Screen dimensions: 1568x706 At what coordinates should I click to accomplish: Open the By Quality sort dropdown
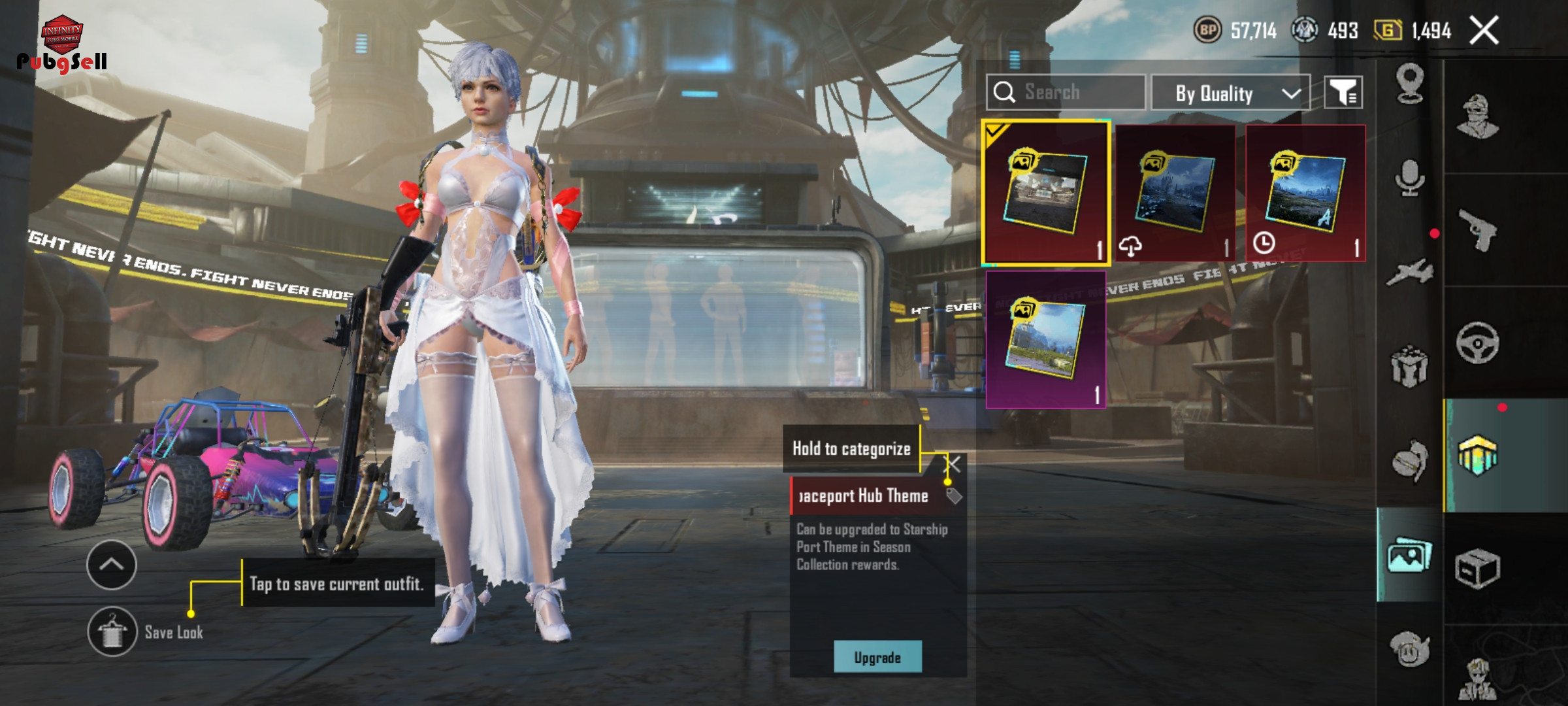coord(1230,93)
